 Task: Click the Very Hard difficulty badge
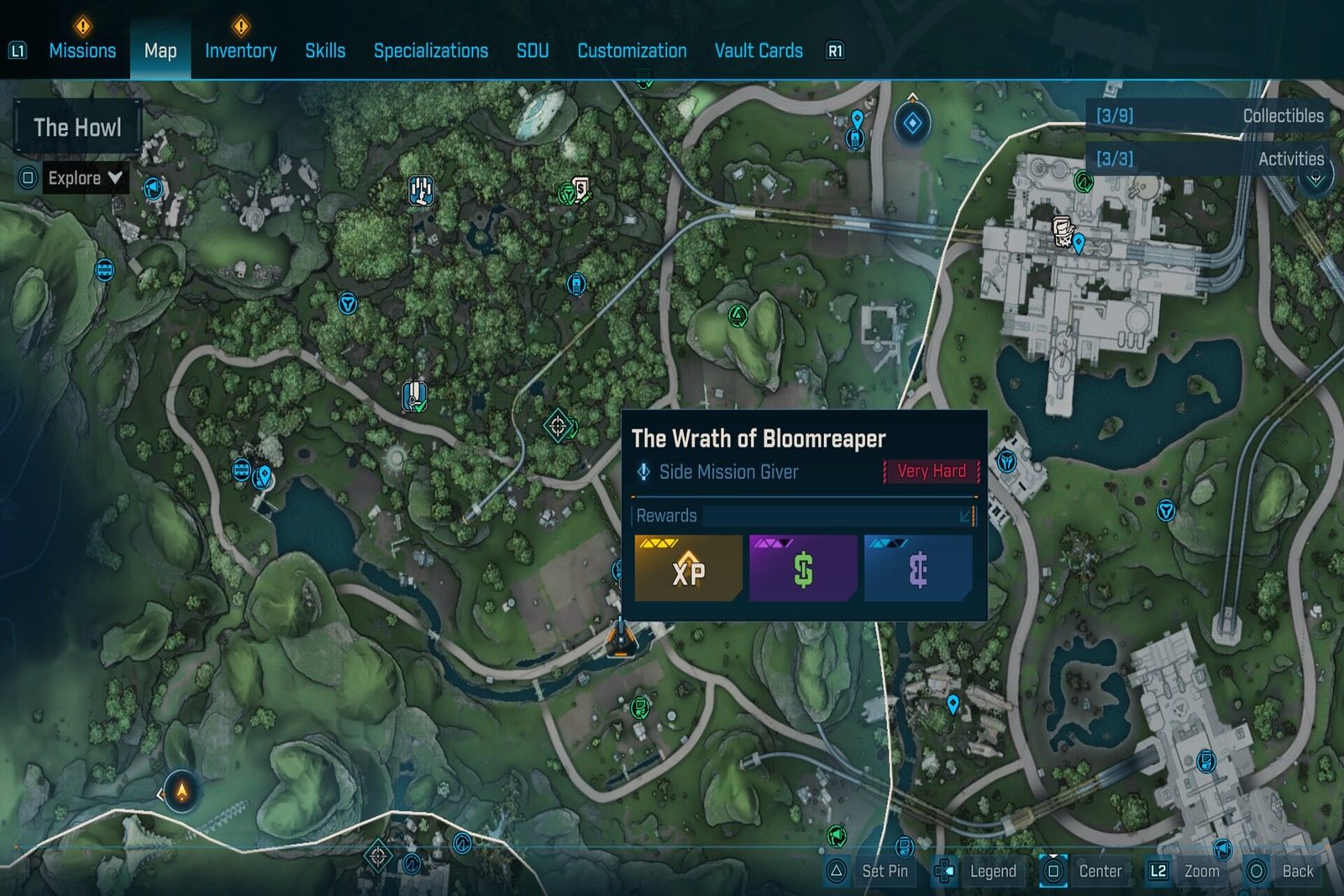pyautogui.click(x=930, y=471)
